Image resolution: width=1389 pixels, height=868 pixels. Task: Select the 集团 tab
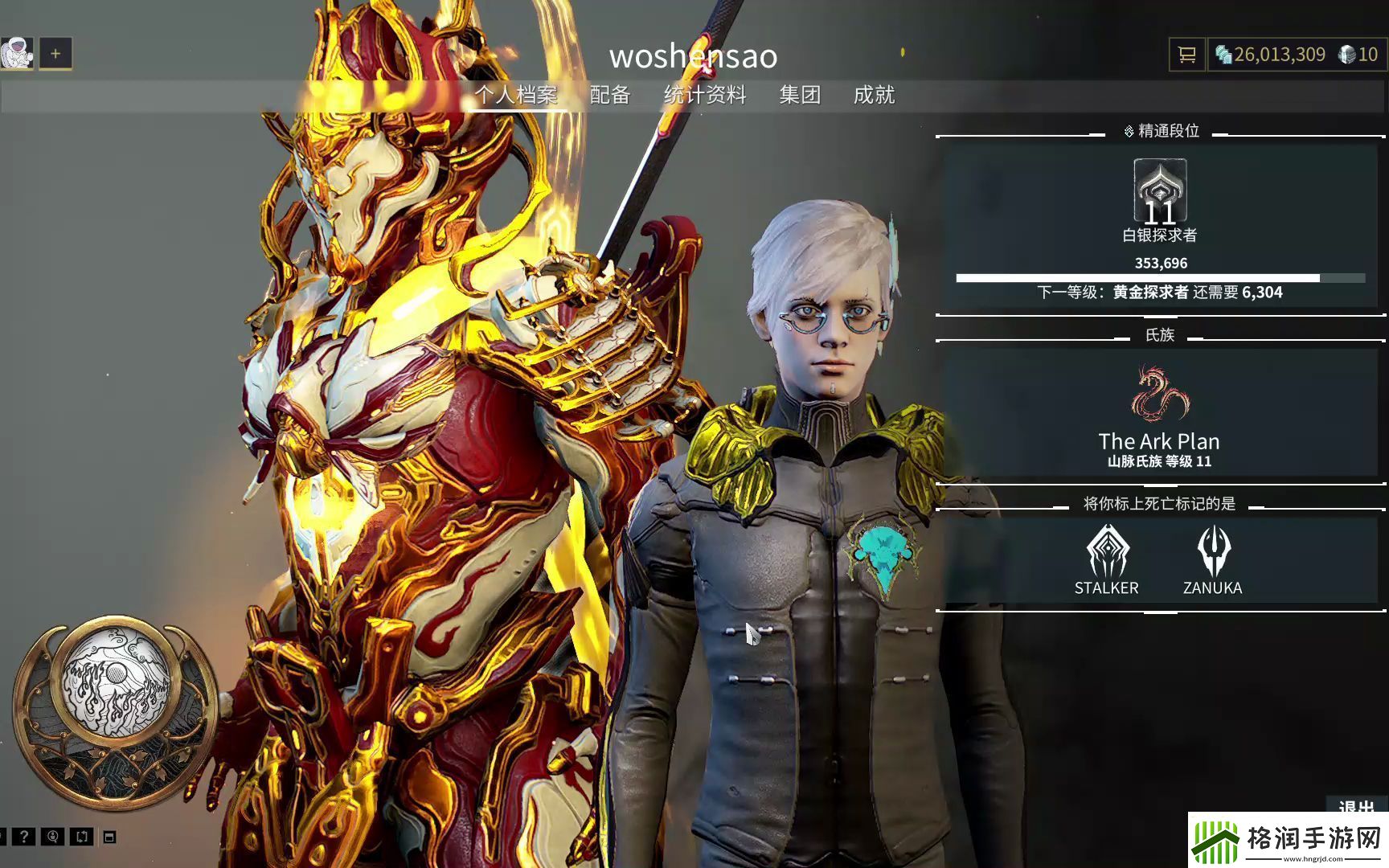pyautogui.click(x=800, y=95)
